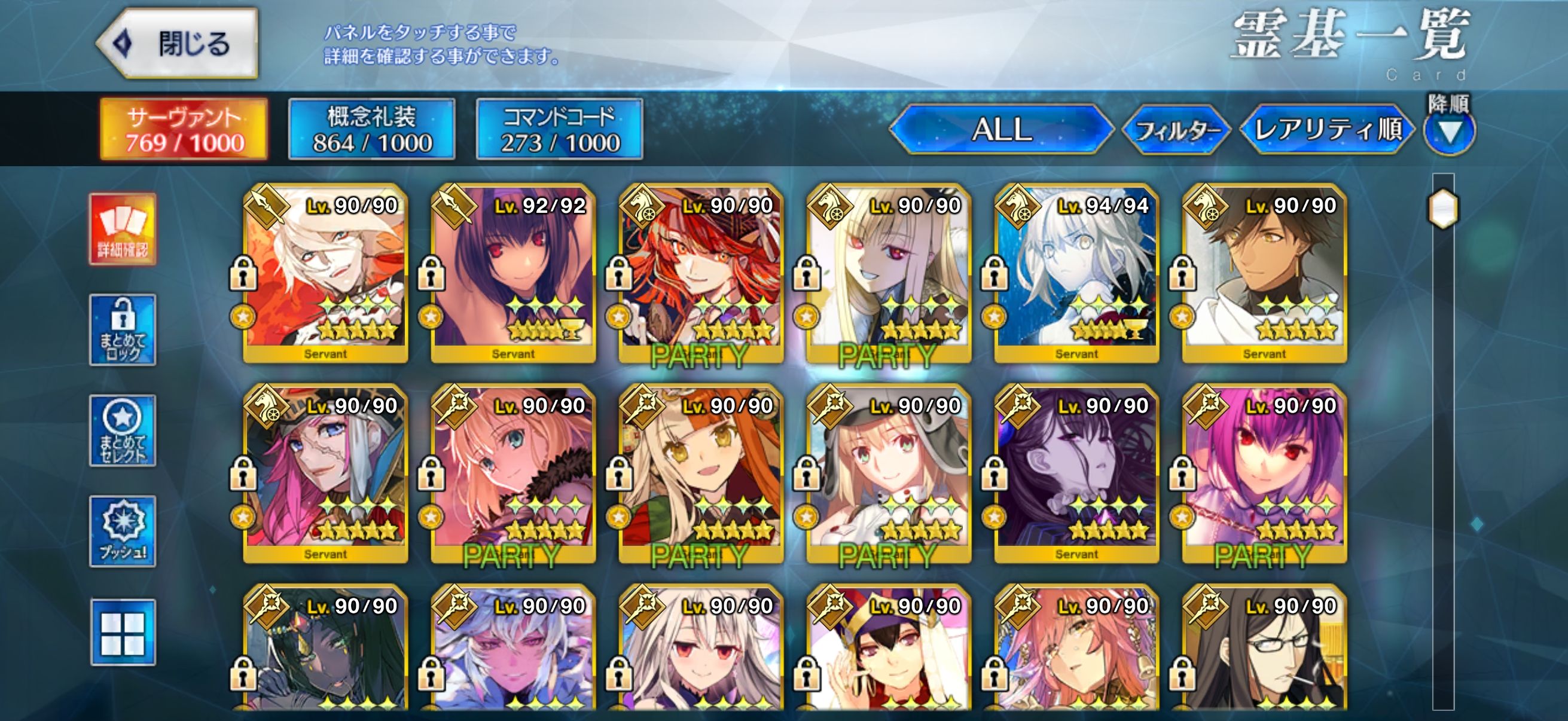Switch to the サーヴァント tab
1568x721 pixels.
click(184, 130)
